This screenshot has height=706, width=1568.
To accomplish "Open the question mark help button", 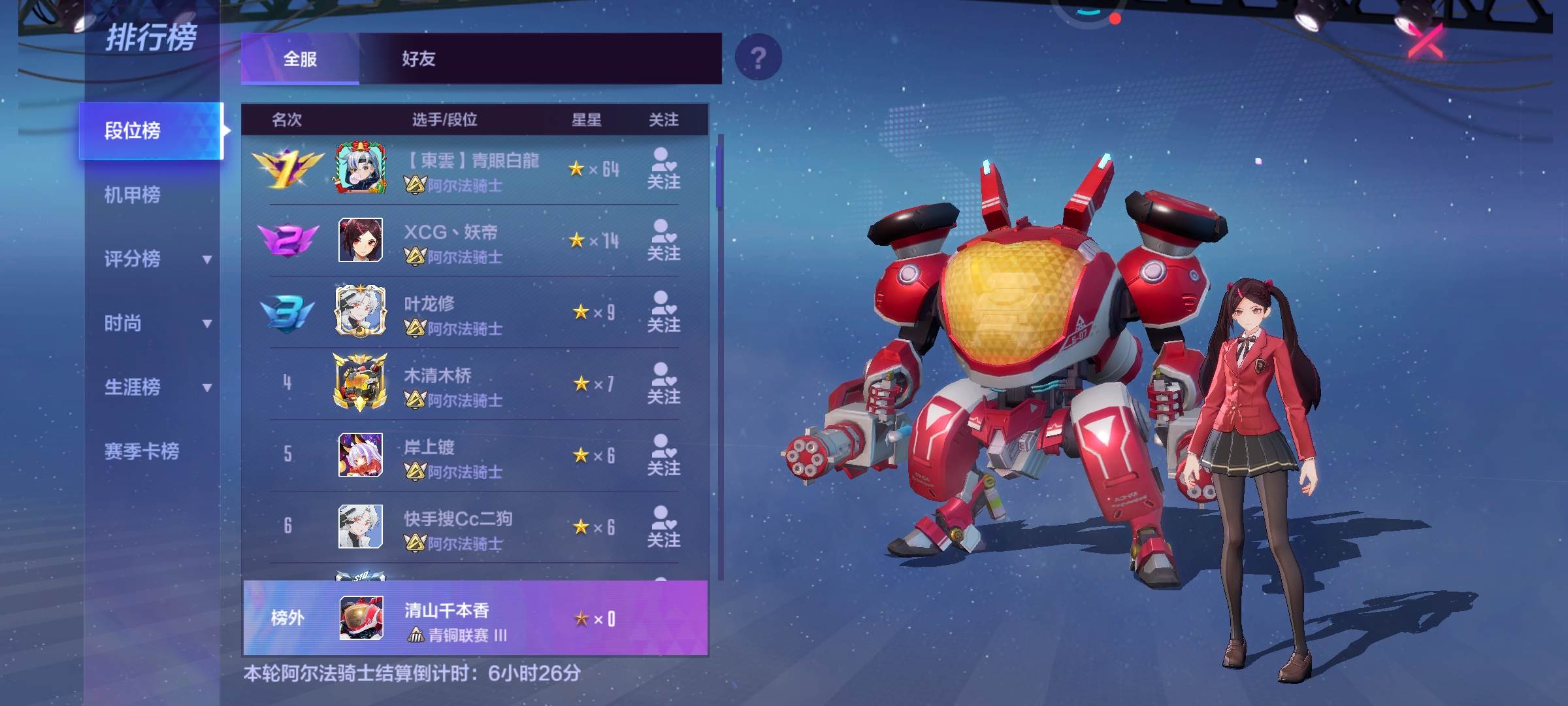I will [x=758, y=58].
